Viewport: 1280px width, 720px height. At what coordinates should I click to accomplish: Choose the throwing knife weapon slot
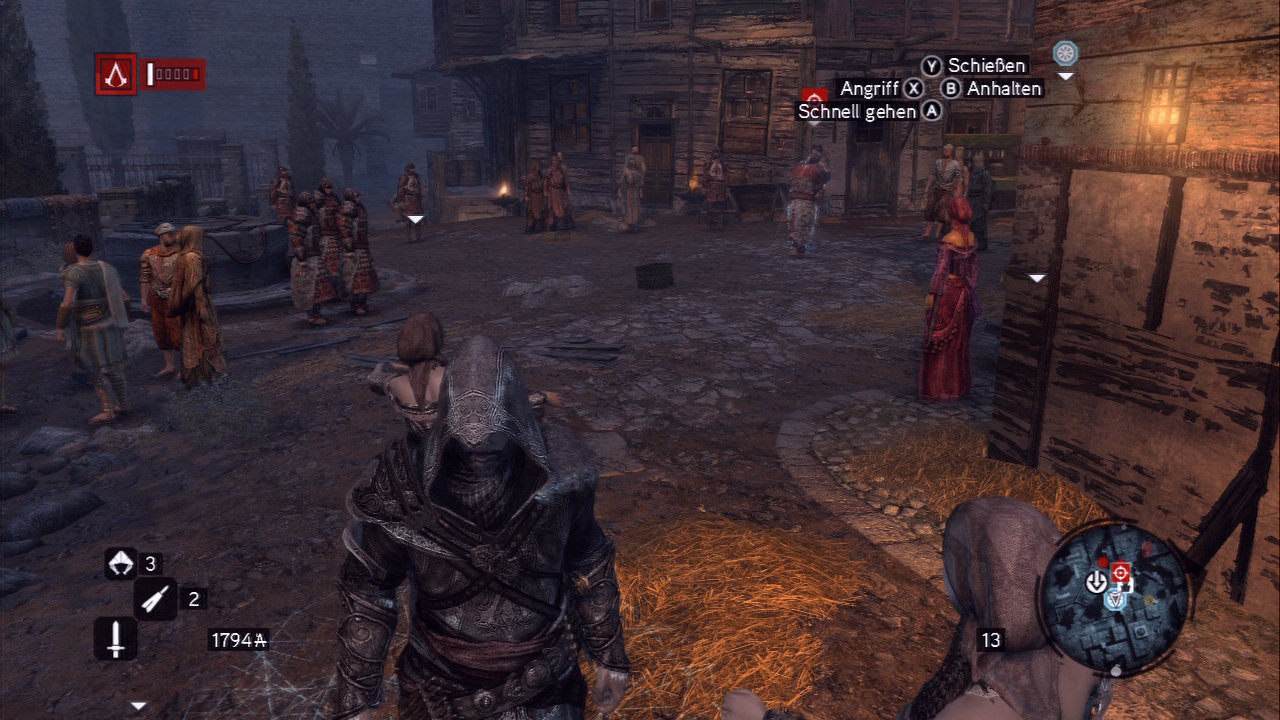155,599
